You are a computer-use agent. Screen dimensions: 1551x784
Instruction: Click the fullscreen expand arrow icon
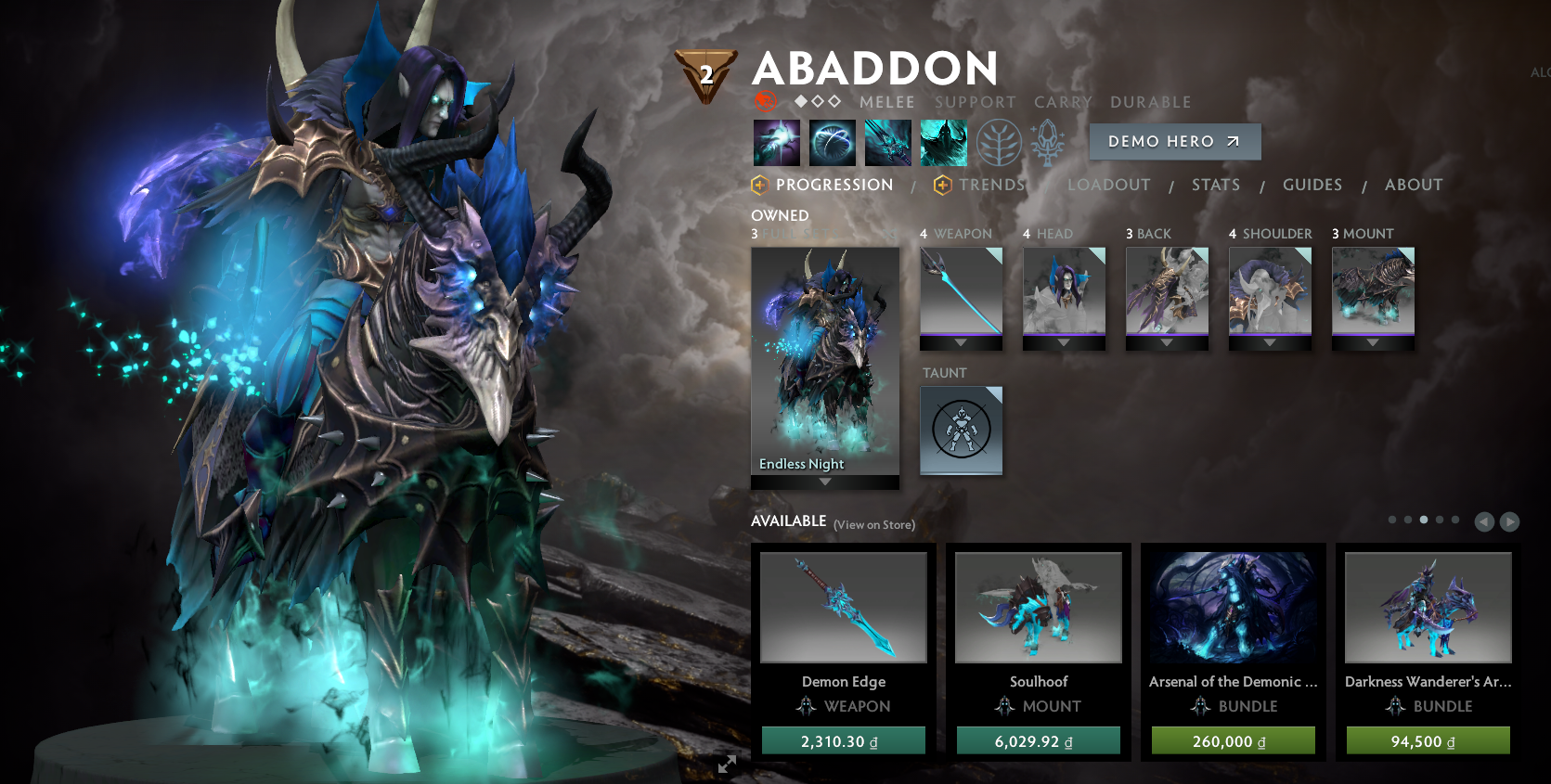pos(728,765)
